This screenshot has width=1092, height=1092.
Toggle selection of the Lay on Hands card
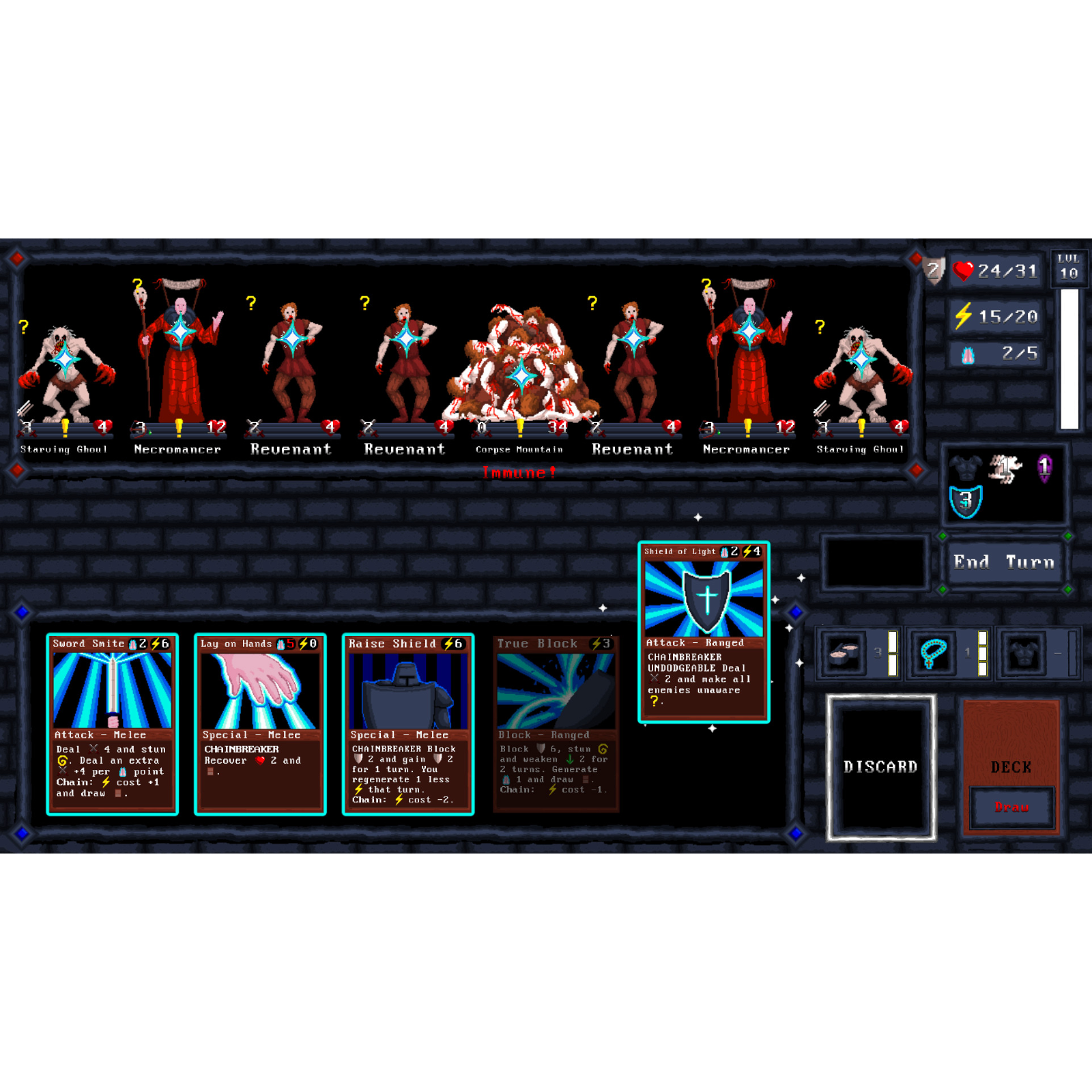tap(260, 723)
